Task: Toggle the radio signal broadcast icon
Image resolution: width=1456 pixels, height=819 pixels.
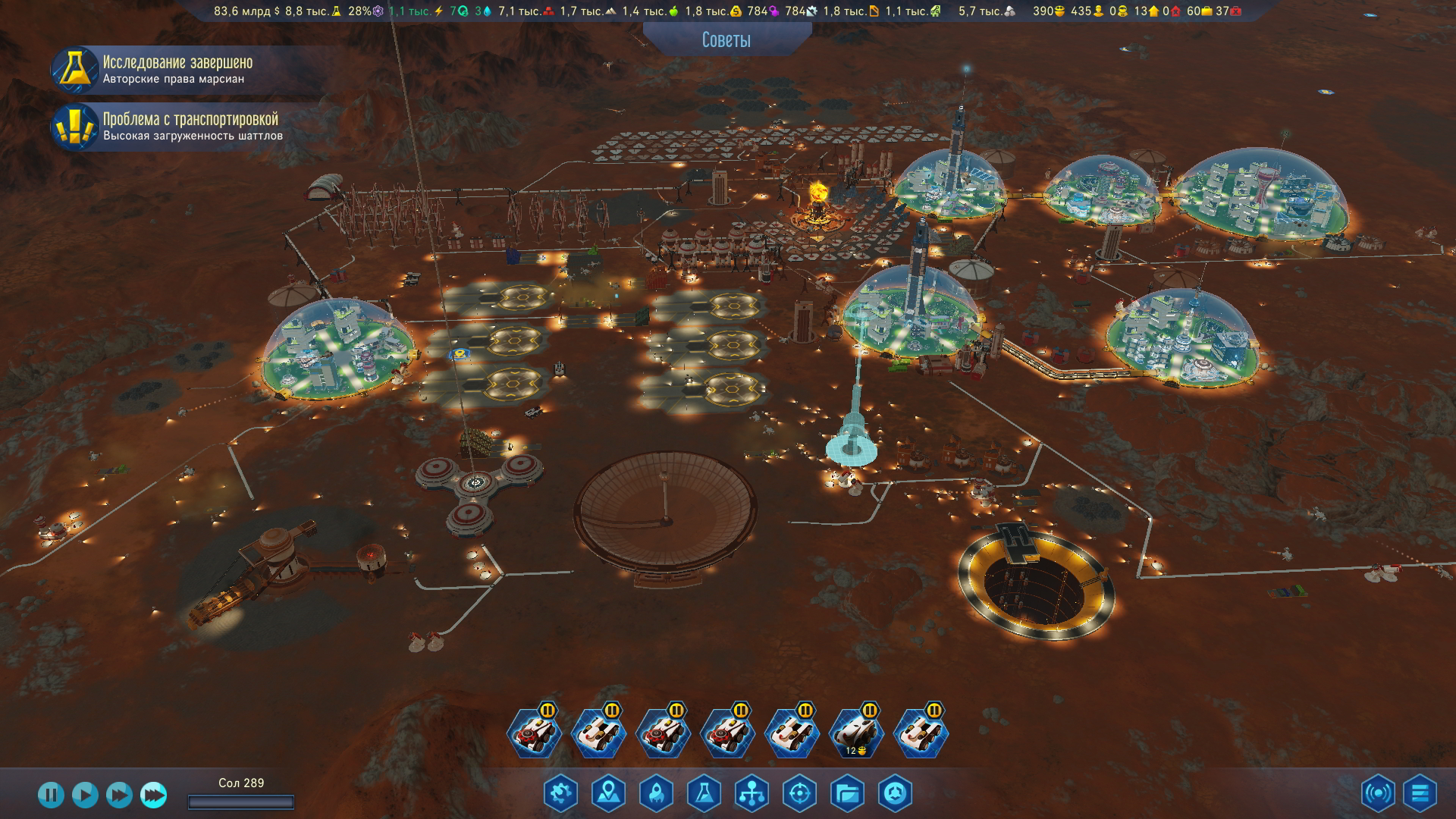Action: [x=1378, y=794]
